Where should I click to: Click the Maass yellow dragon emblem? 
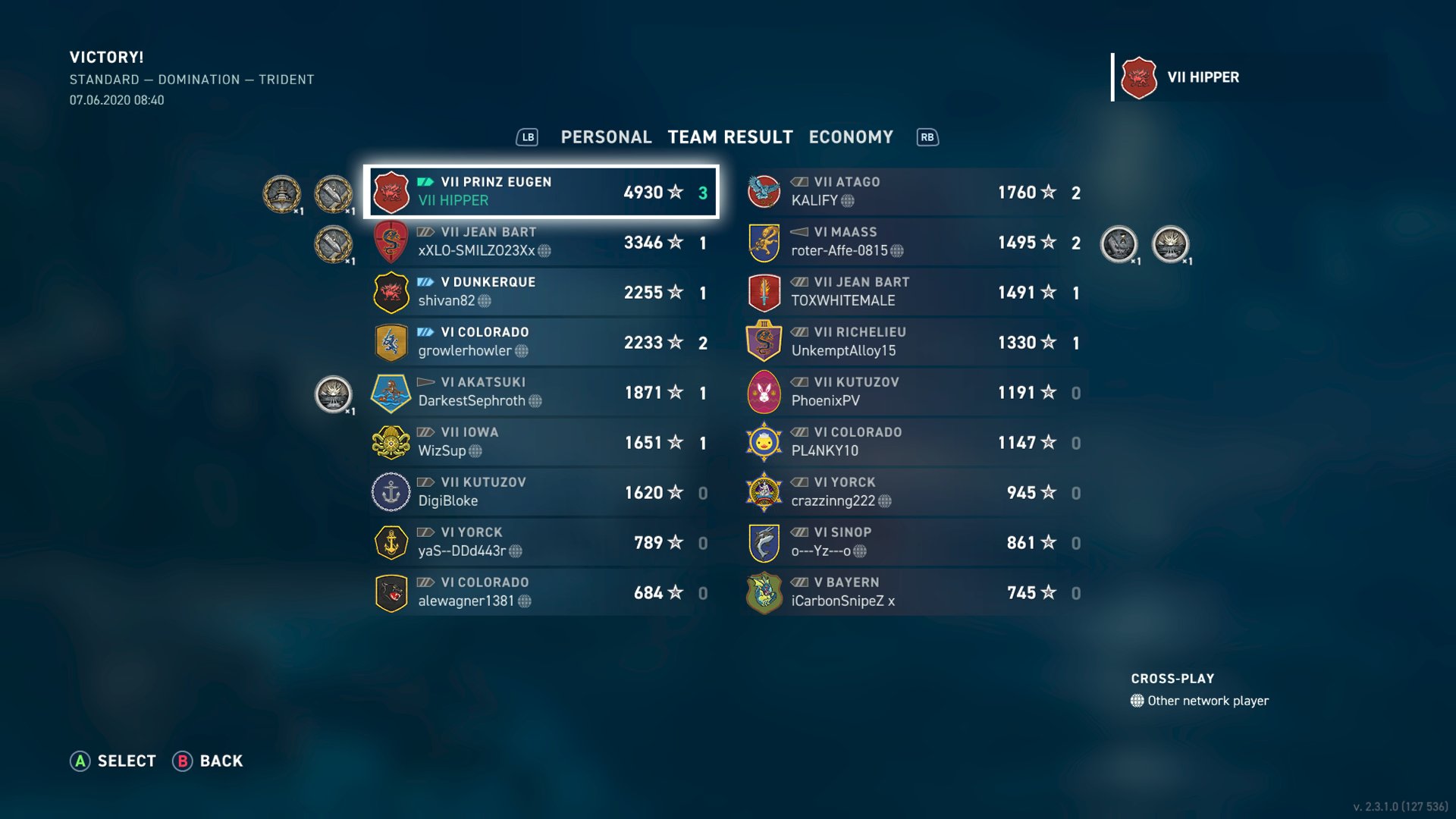(x=764, y=241)
